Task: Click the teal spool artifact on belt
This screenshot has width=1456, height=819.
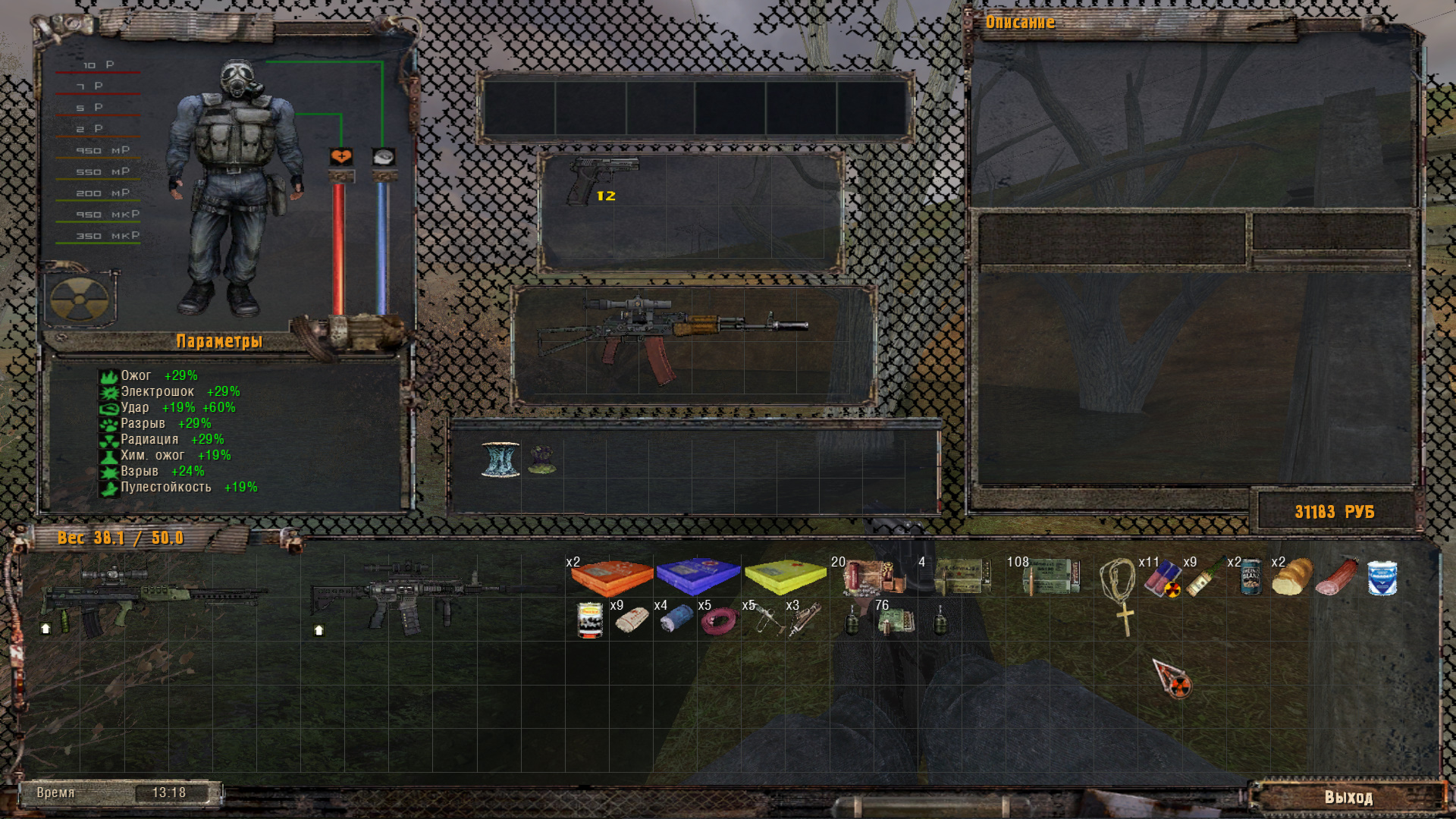Action: pos(500,460)
